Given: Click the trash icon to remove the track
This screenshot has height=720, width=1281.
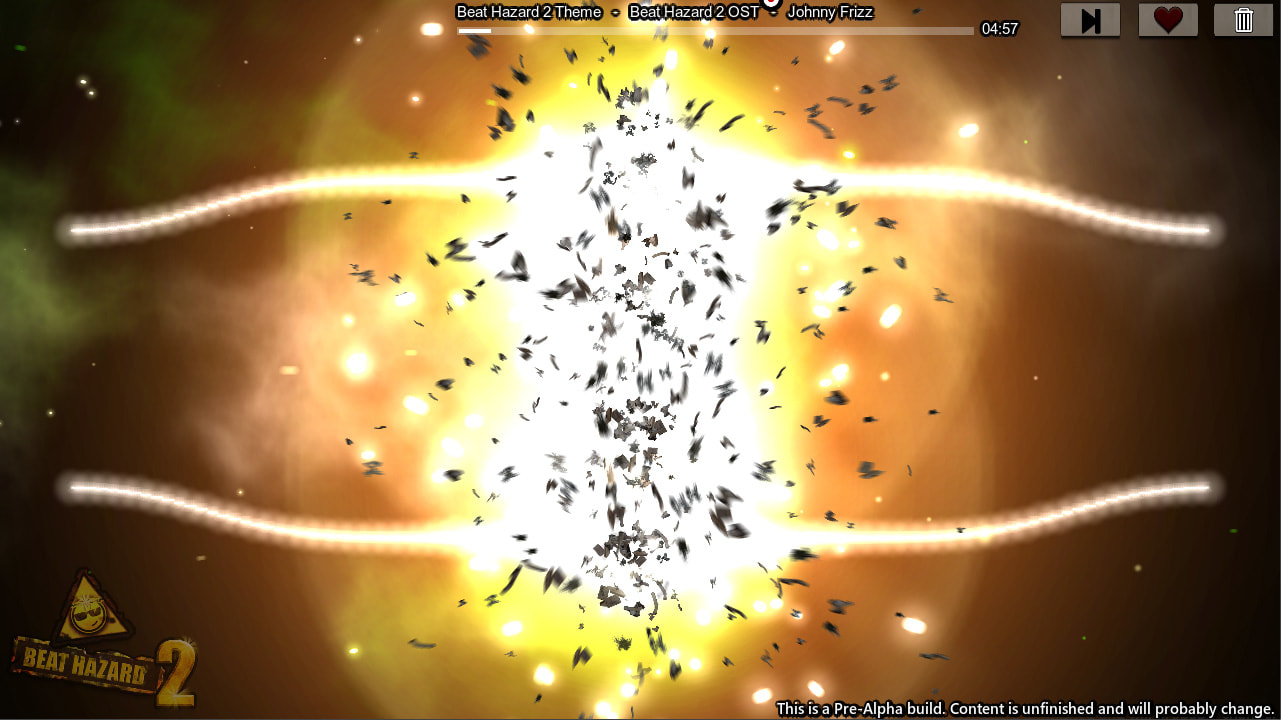Looking at the screenshot, I should [x=1242, y=19].
